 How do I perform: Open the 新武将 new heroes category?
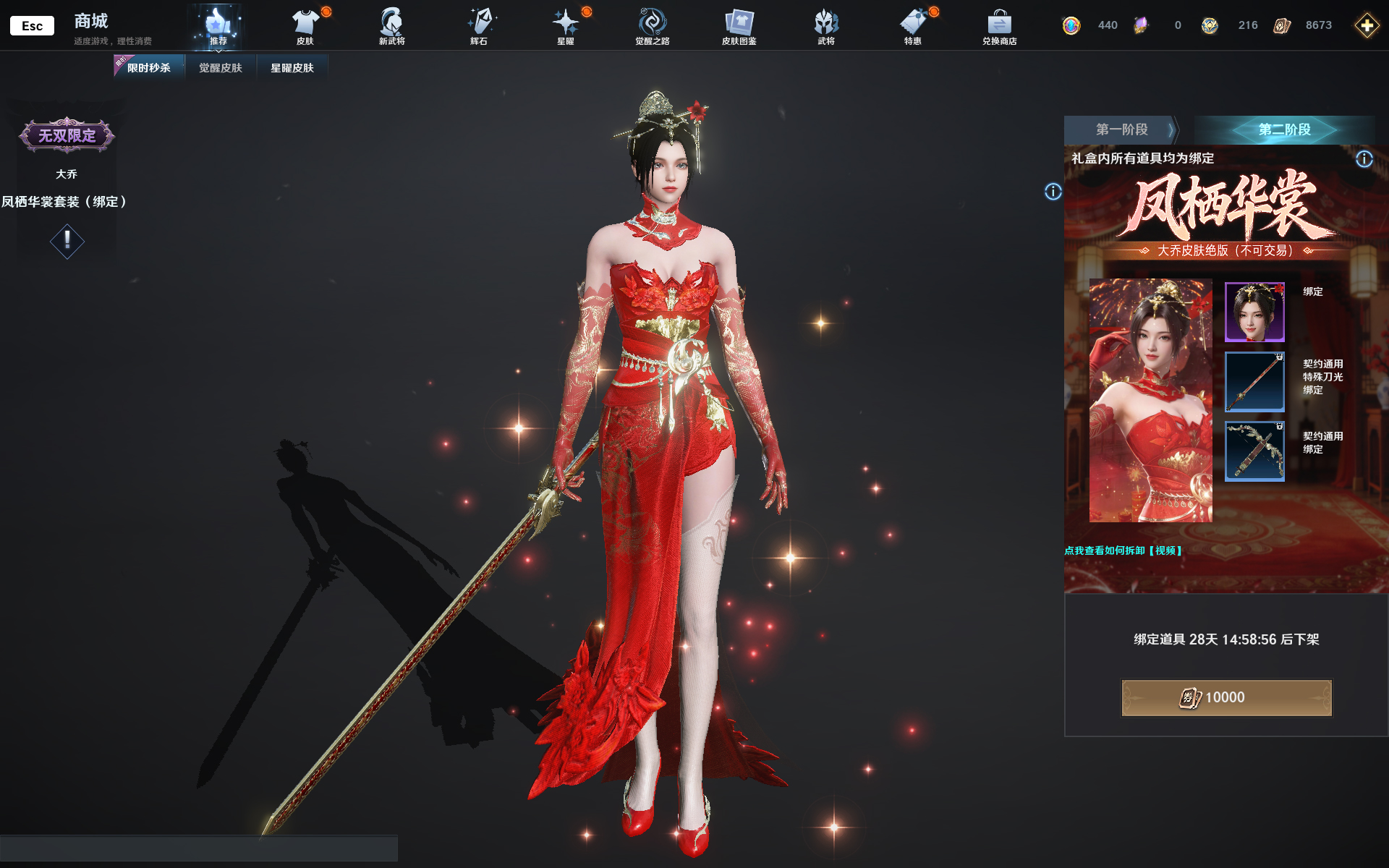tap(391, 27)
